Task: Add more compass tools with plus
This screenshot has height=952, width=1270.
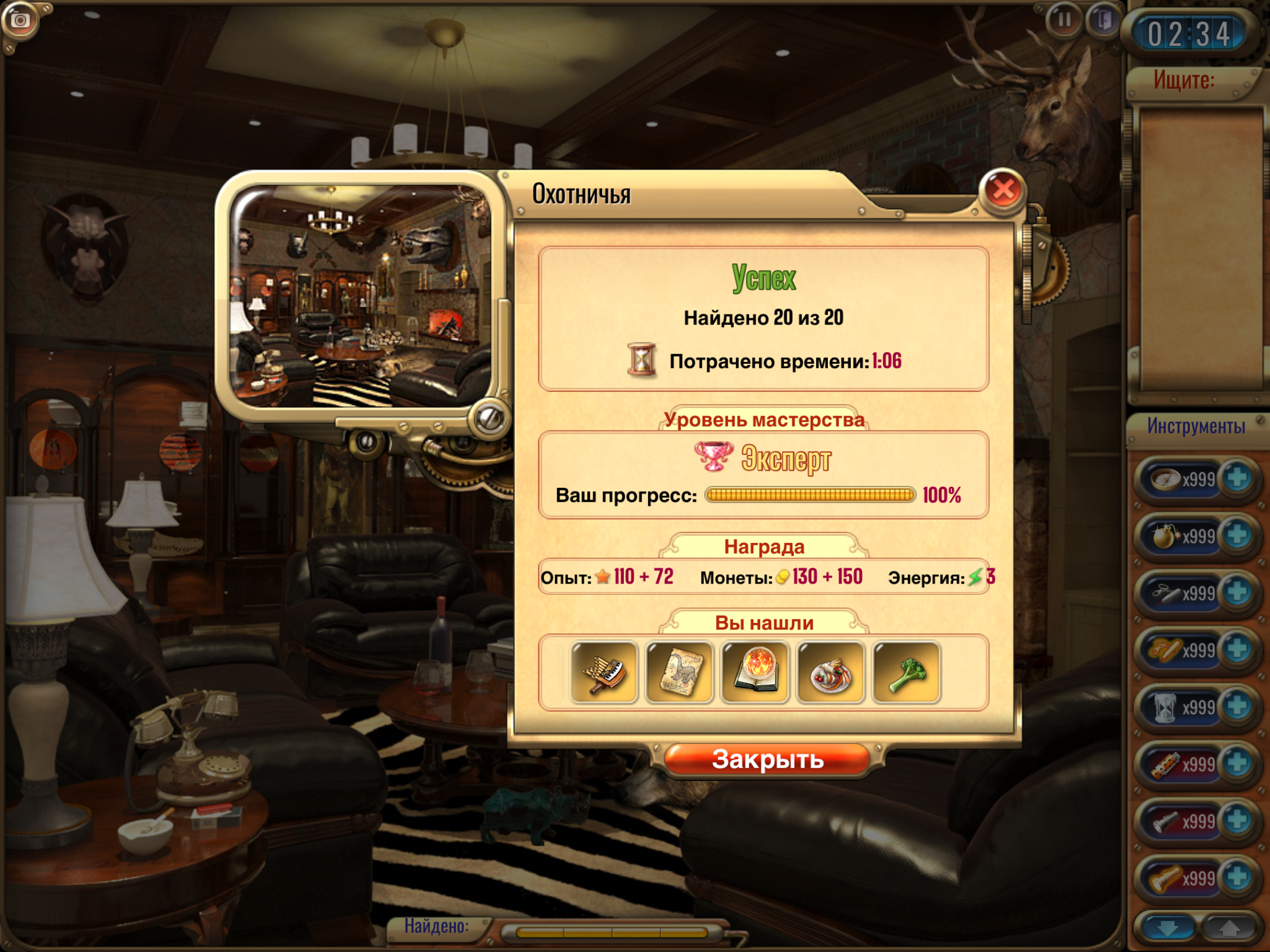Action: tap(1237, 479)
